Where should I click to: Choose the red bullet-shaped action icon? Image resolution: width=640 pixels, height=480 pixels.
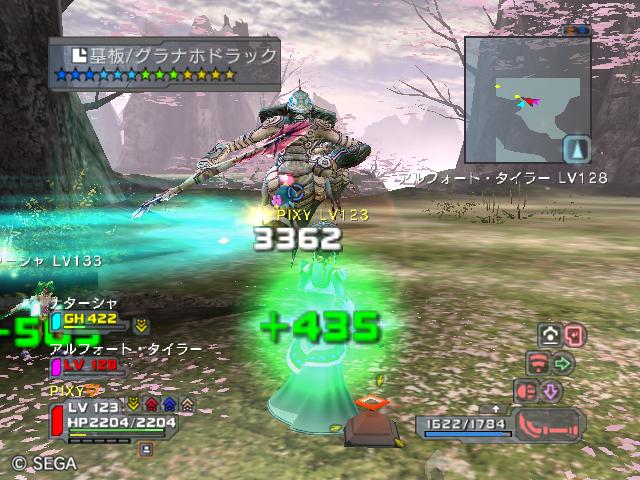(526, 390)
